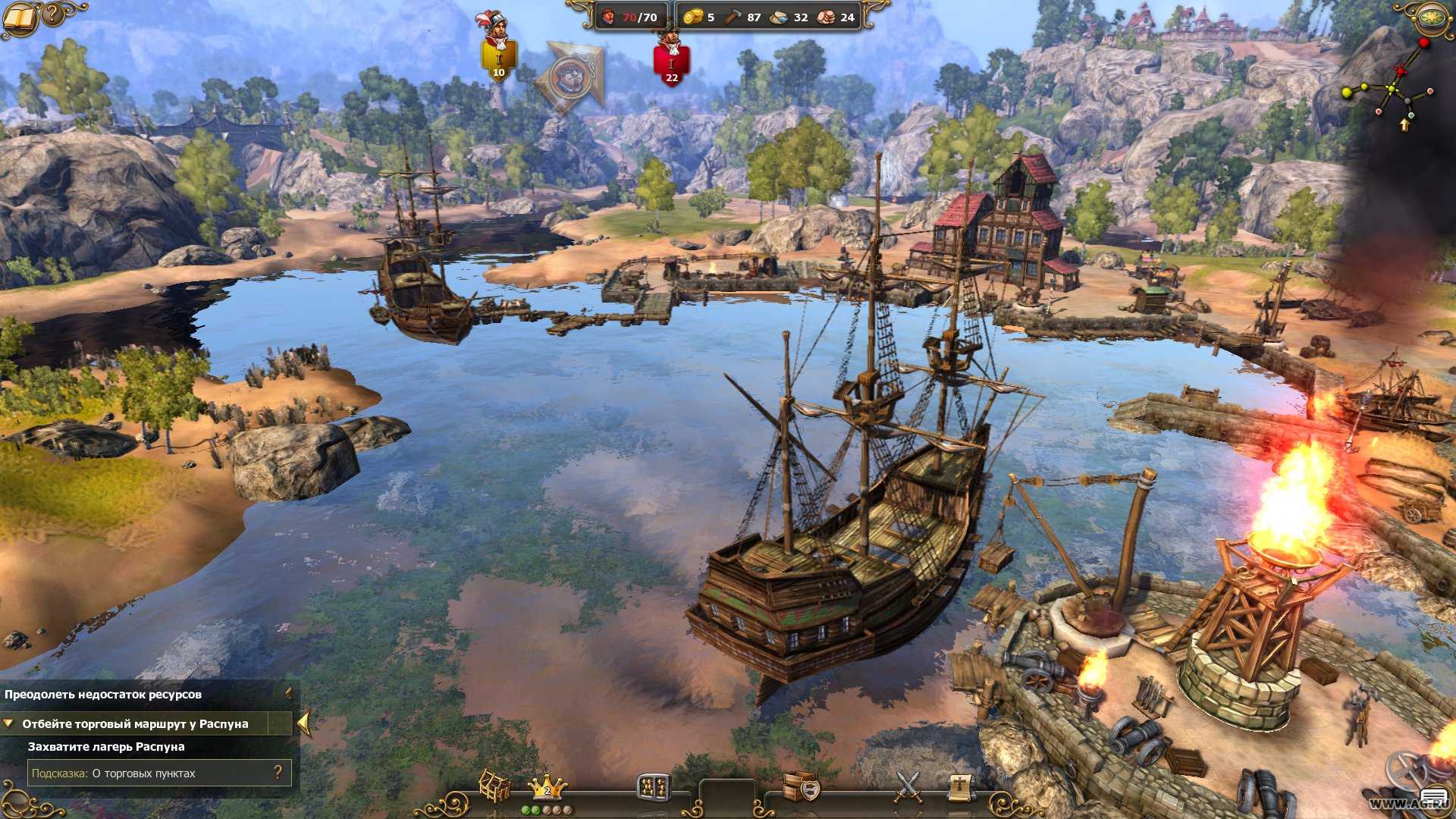Image resolution: width=1456 pixels, height=819 pixels.
Task: Open the hint "О торговых пунктах"
Action: (144, 773)
